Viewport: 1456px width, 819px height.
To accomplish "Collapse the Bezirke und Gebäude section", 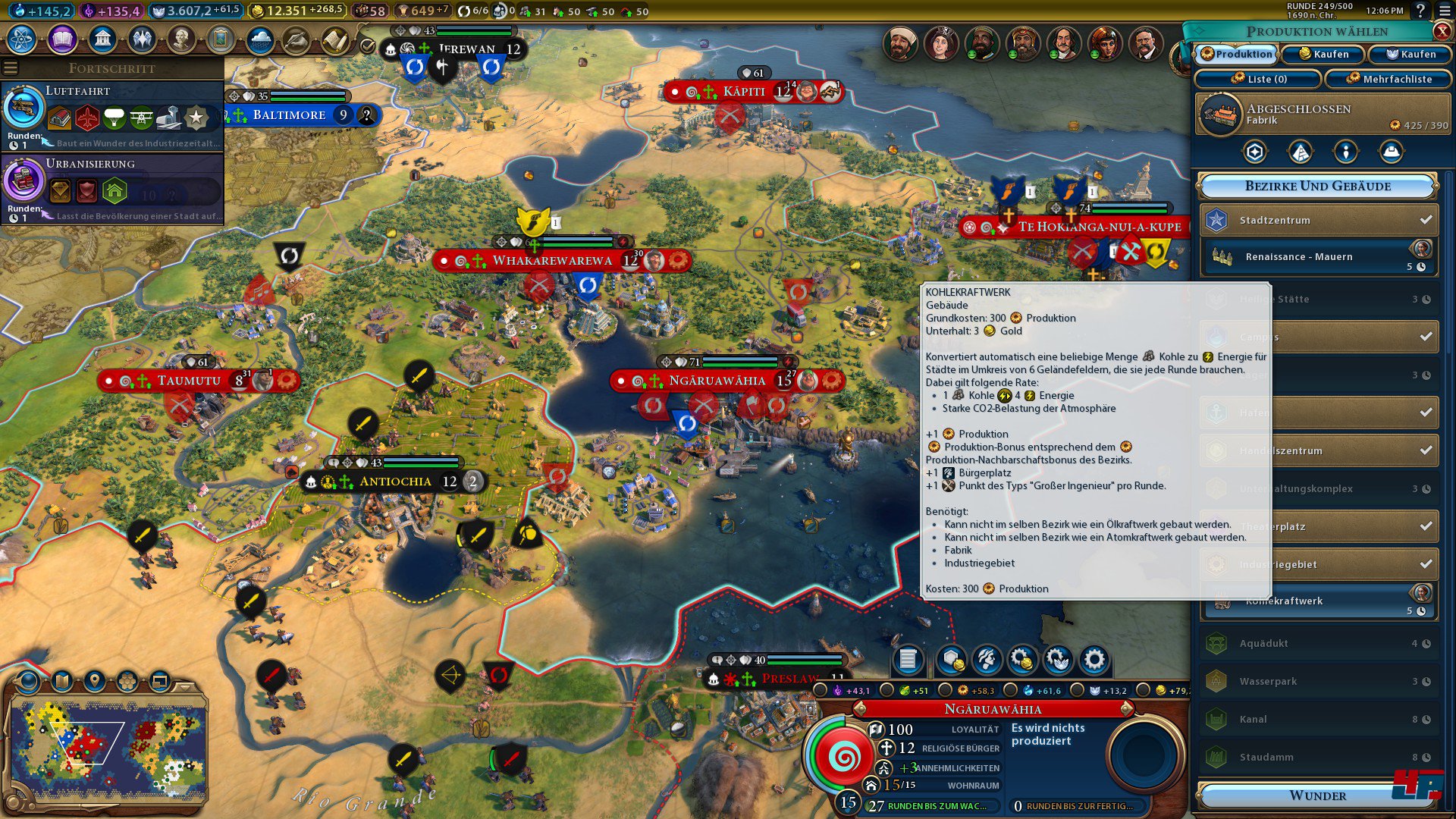I will (1317, 186).
